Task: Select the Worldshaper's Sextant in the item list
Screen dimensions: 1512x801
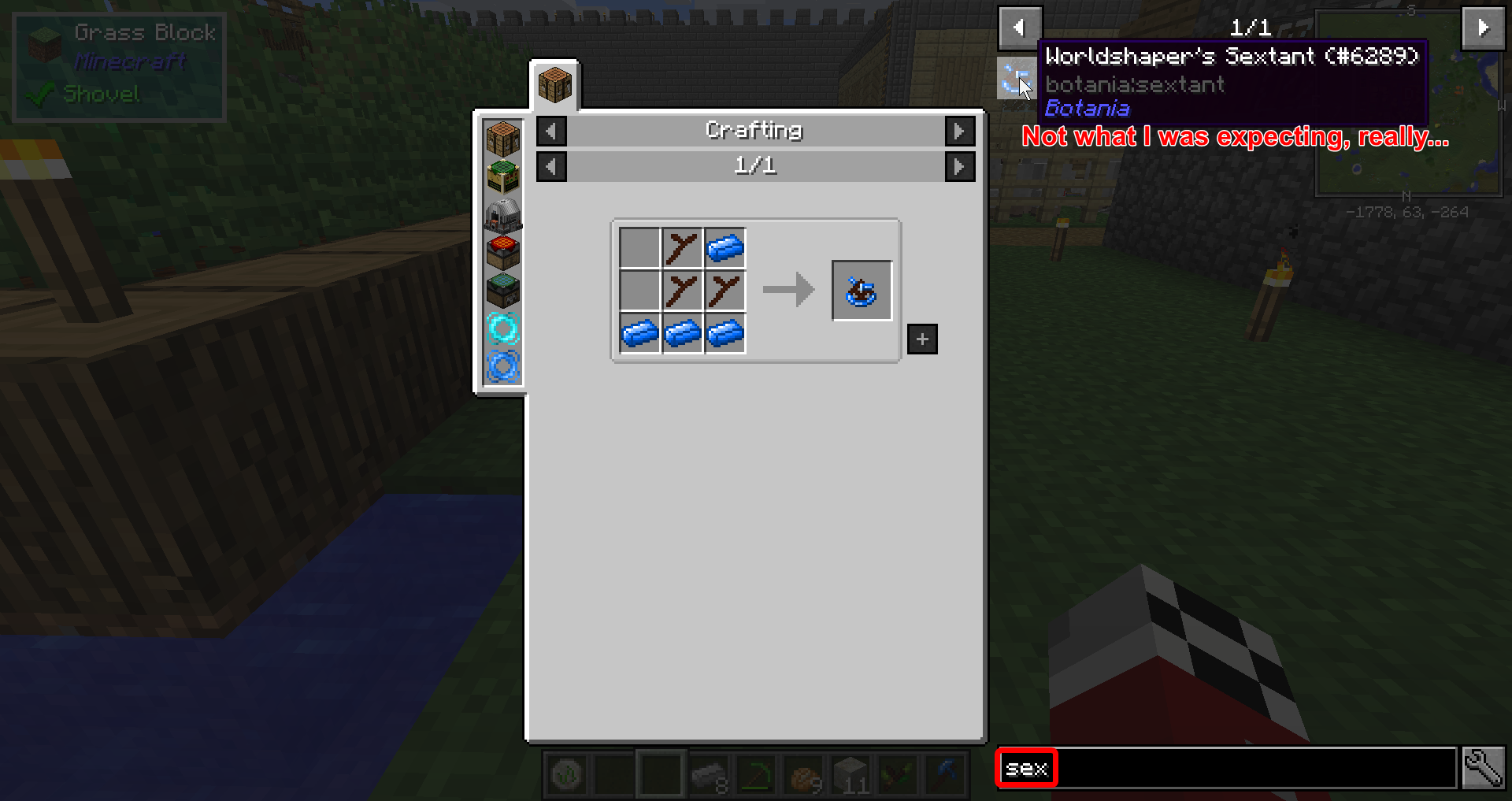Action: (x=1014, y=80)
